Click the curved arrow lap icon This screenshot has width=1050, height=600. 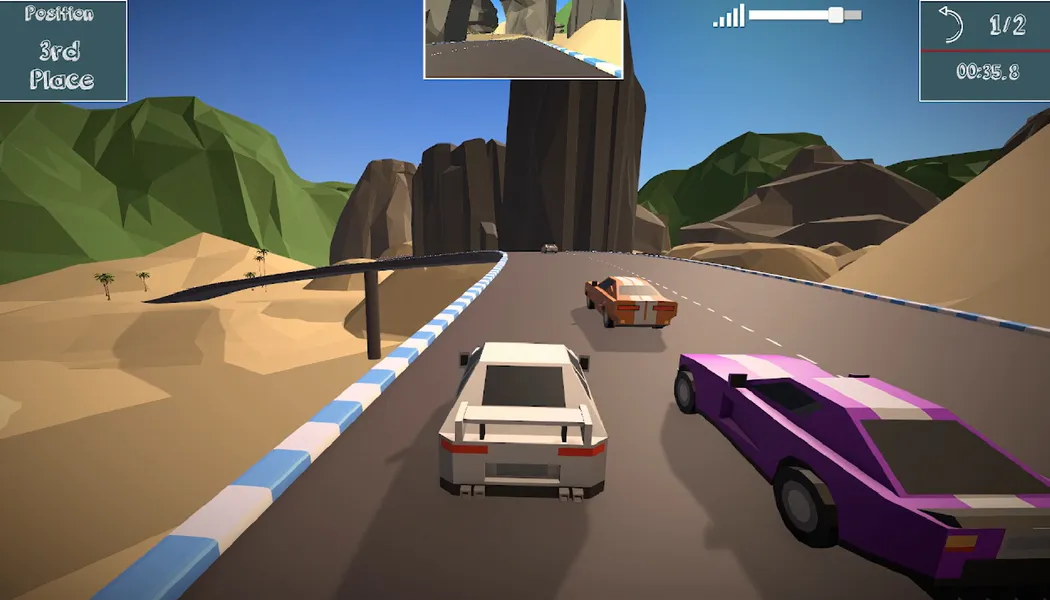[x=951, y=25]
